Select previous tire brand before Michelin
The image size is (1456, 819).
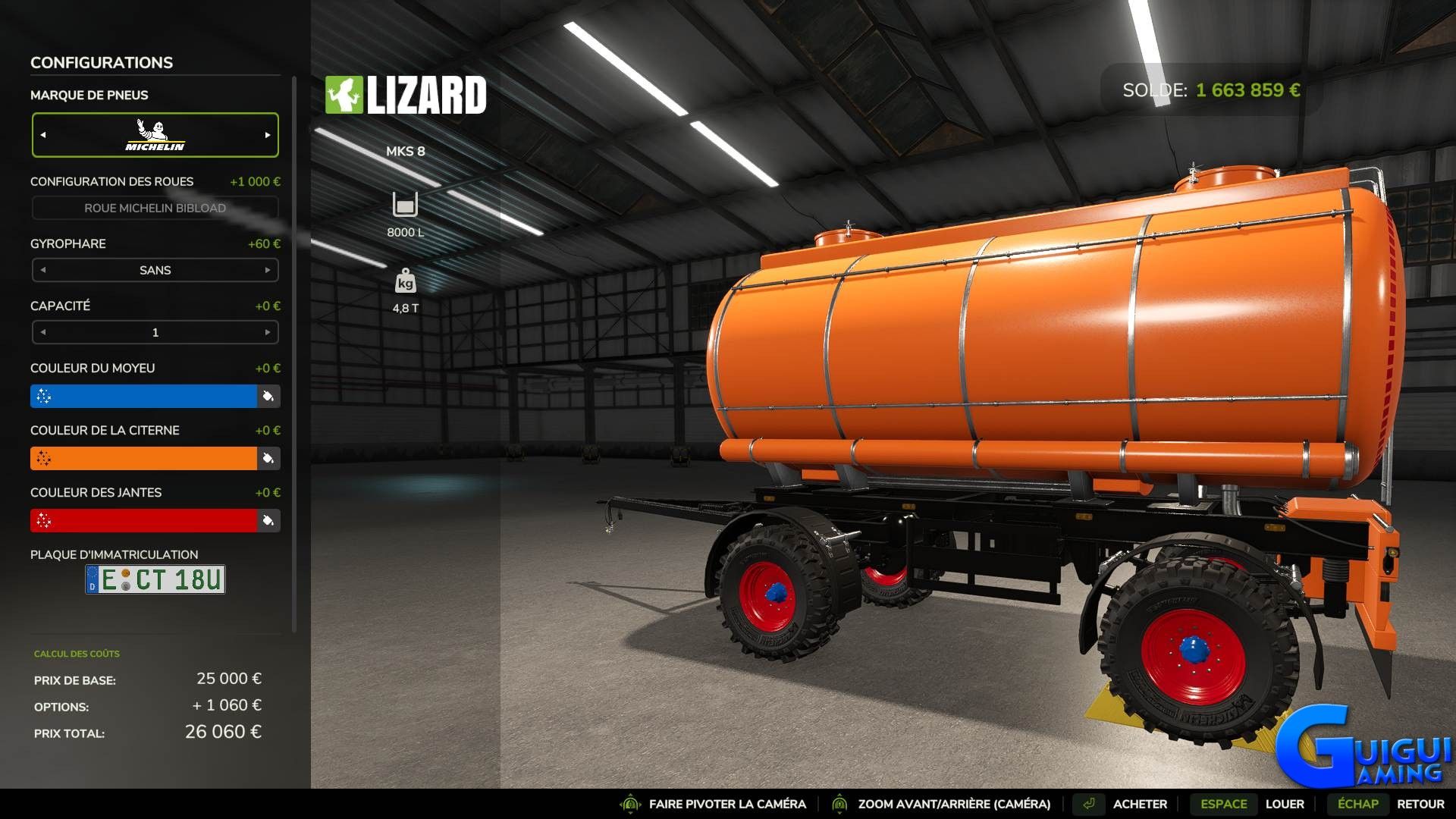(43, 135)
